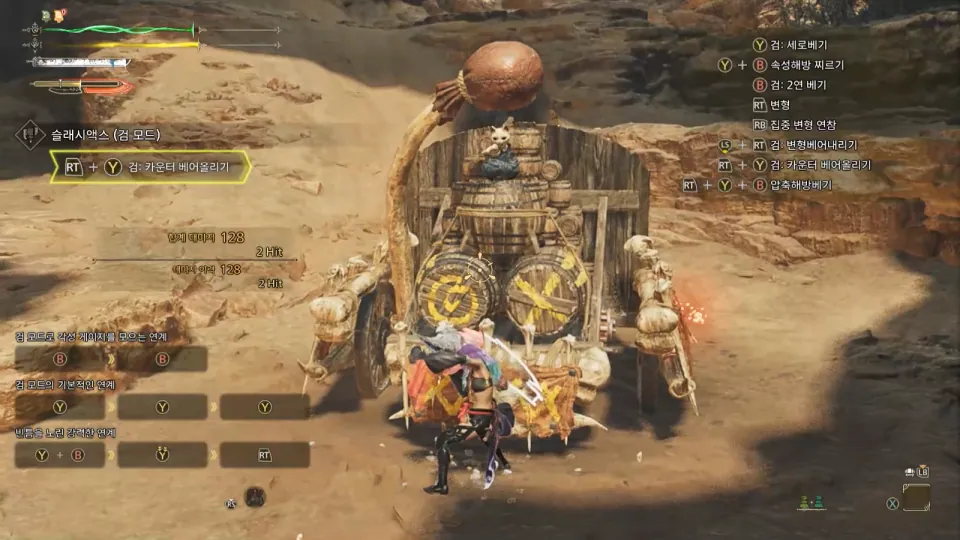Pick the 검: 2연 베기 move entry
This screenshot has width=960, height=540.
796,85
